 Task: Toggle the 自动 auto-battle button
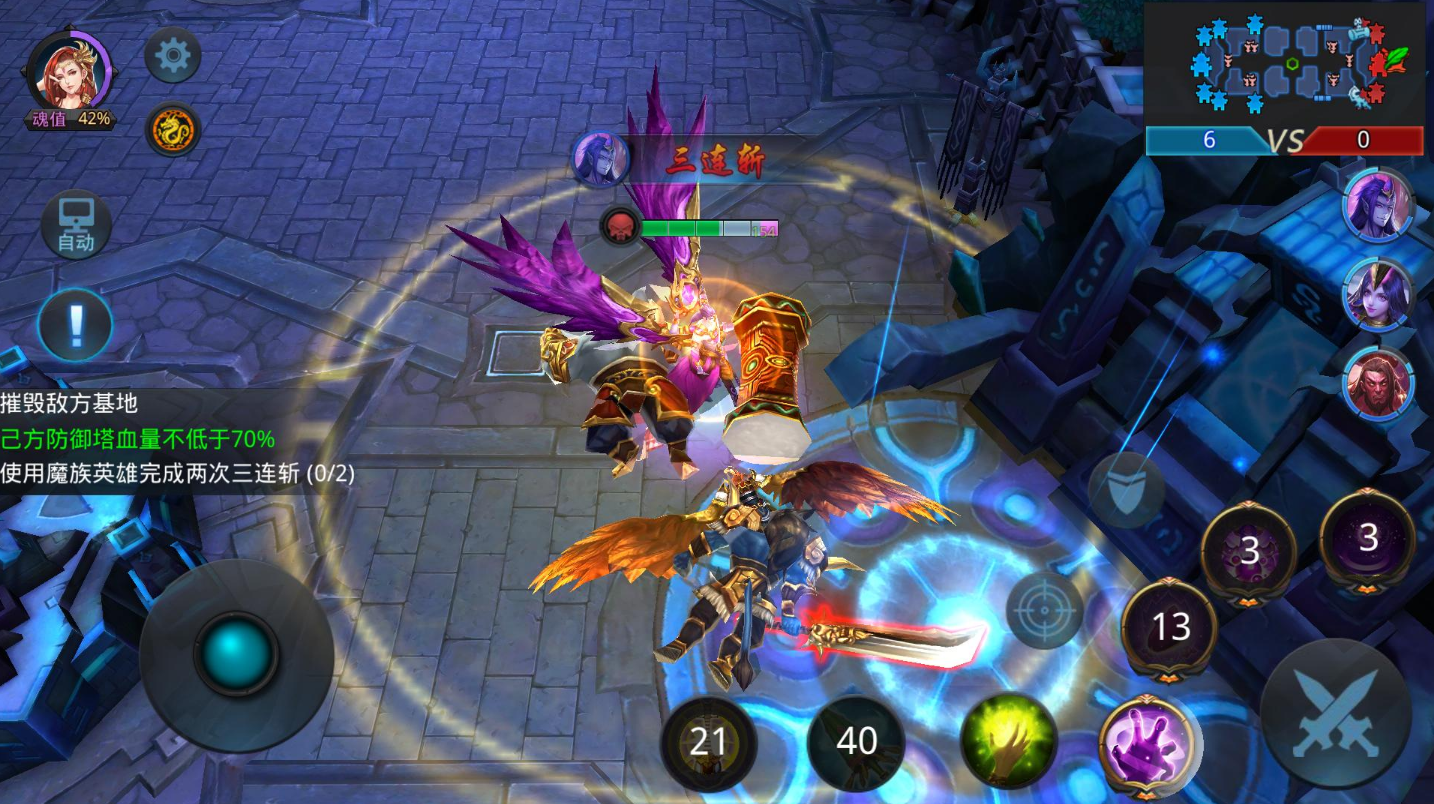pos(76,224)
